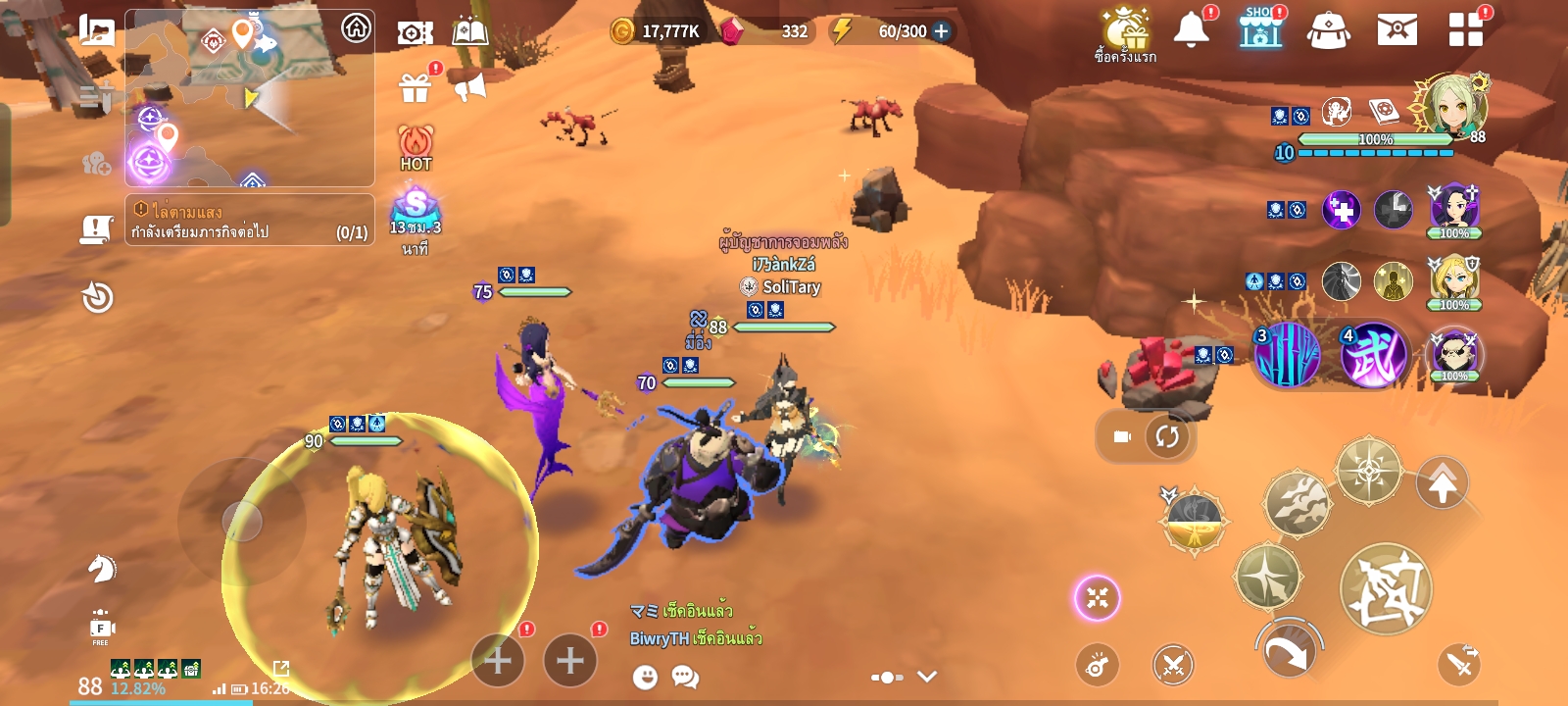Use the main crossed-swords attack button
Screen dimensions: 1568x706
[x=1385, y=588]
